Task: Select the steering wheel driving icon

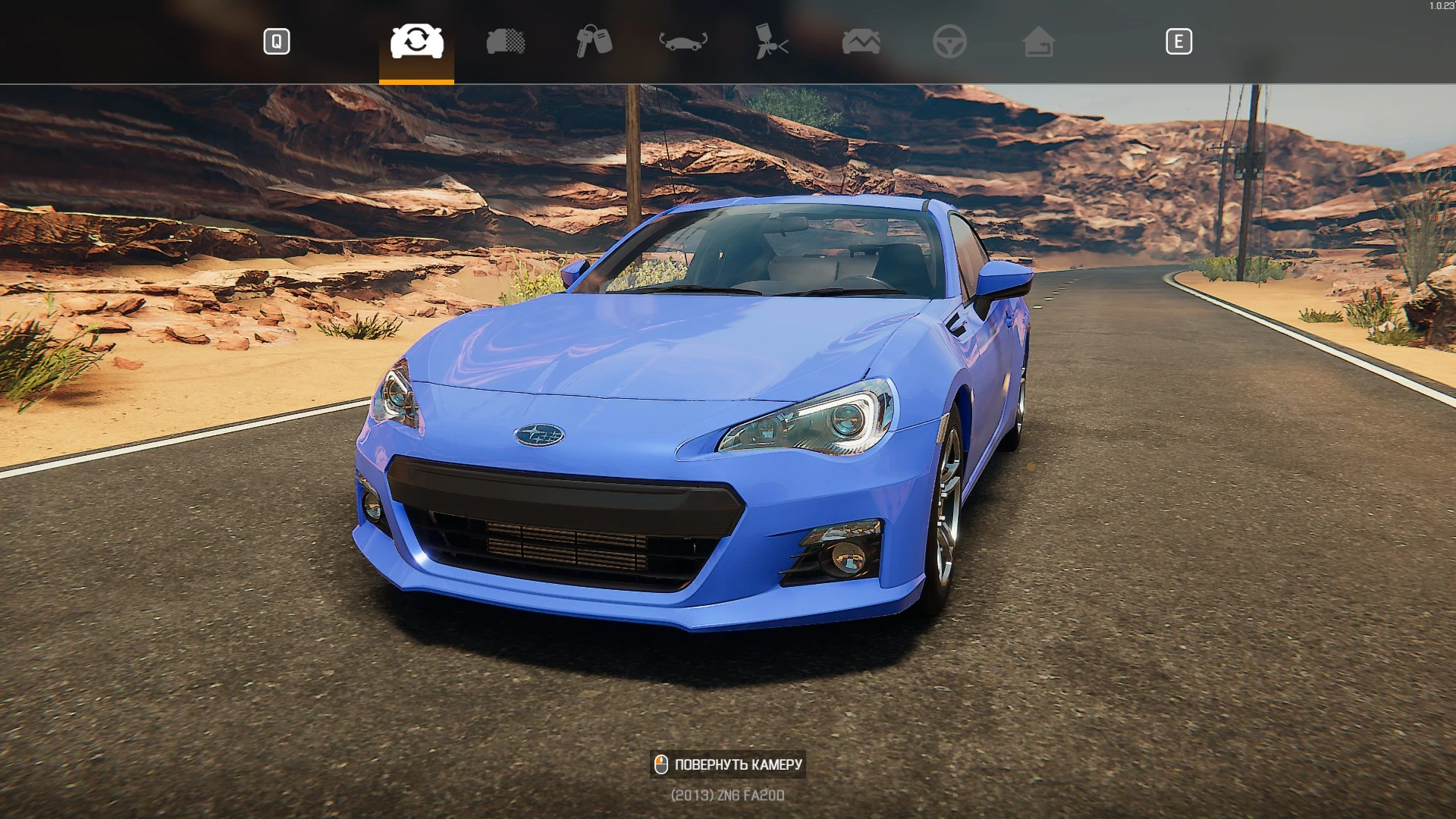Action: pyautogui.click(x=950, y=42)
